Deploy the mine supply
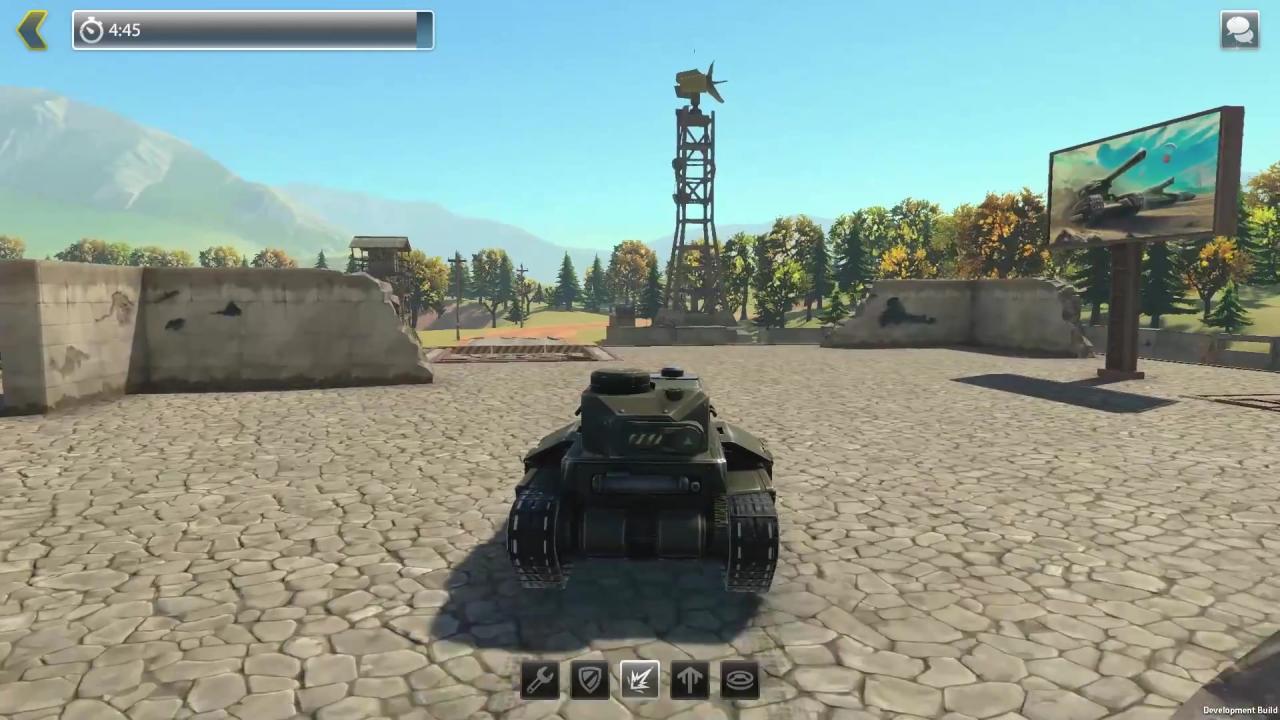The height and width of the screenshot is (720, 1280). (740, 680)
